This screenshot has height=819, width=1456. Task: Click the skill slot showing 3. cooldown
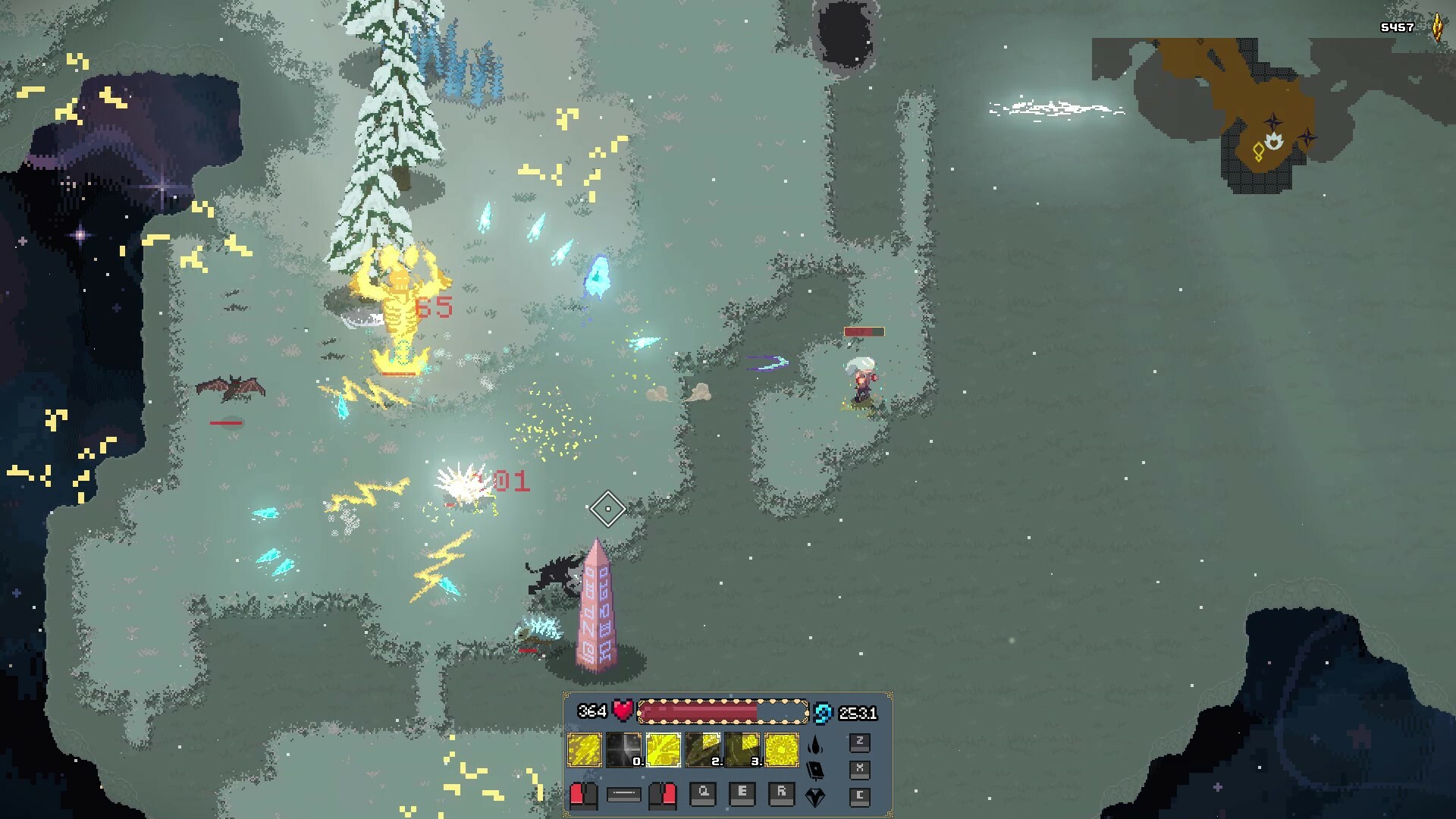pos(742,750)
